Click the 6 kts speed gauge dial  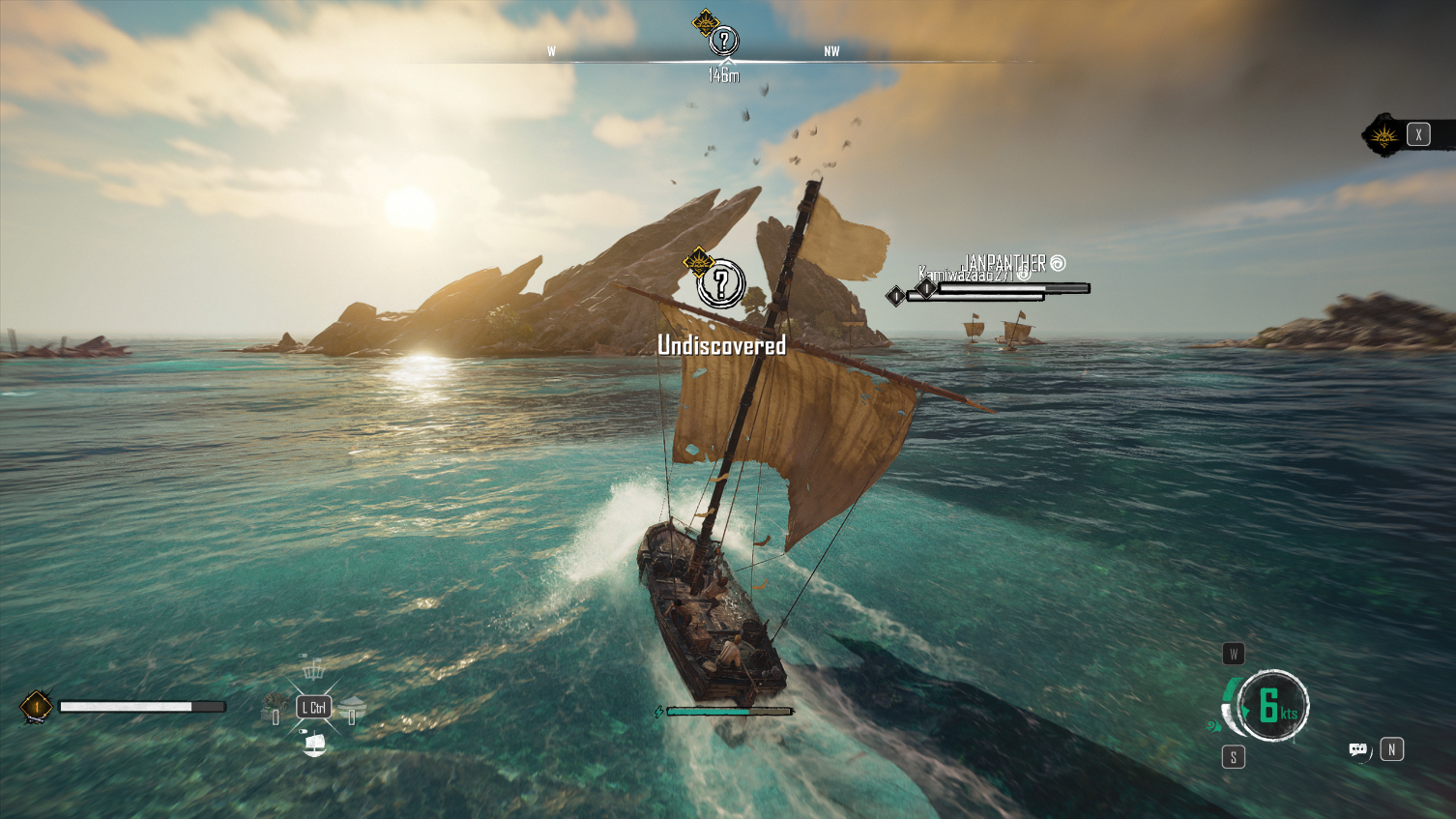point(1272,706)
